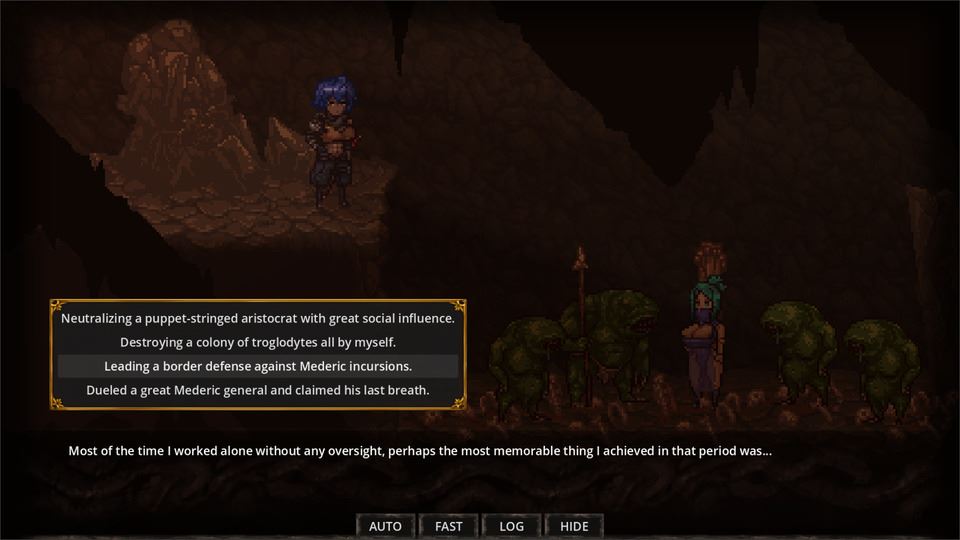The width and height of the screenshot is (960, 540).
Task: Select destroying a colony of troglodytes
Action: 258,342
